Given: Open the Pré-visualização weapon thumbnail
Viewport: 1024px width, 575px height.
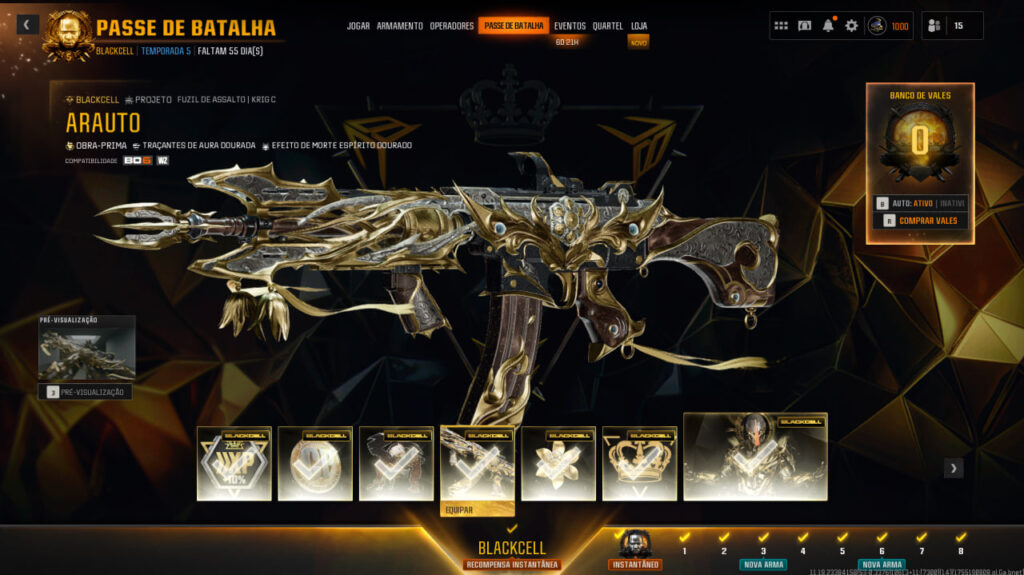Looking at the screenshot, I should coord(86,349).
